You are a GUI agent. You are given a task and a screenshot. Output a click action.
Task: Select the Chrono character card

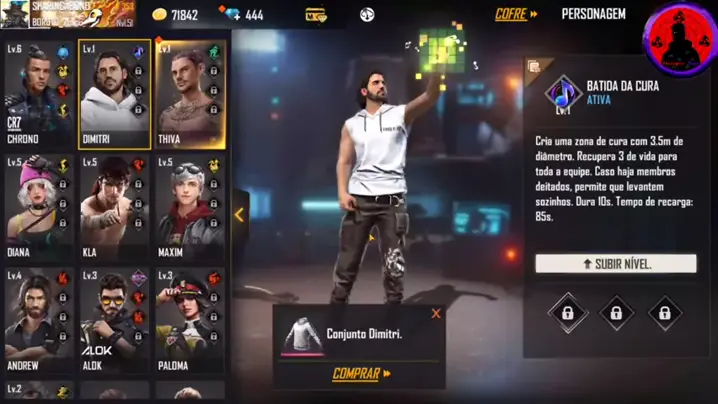(37, 95)
